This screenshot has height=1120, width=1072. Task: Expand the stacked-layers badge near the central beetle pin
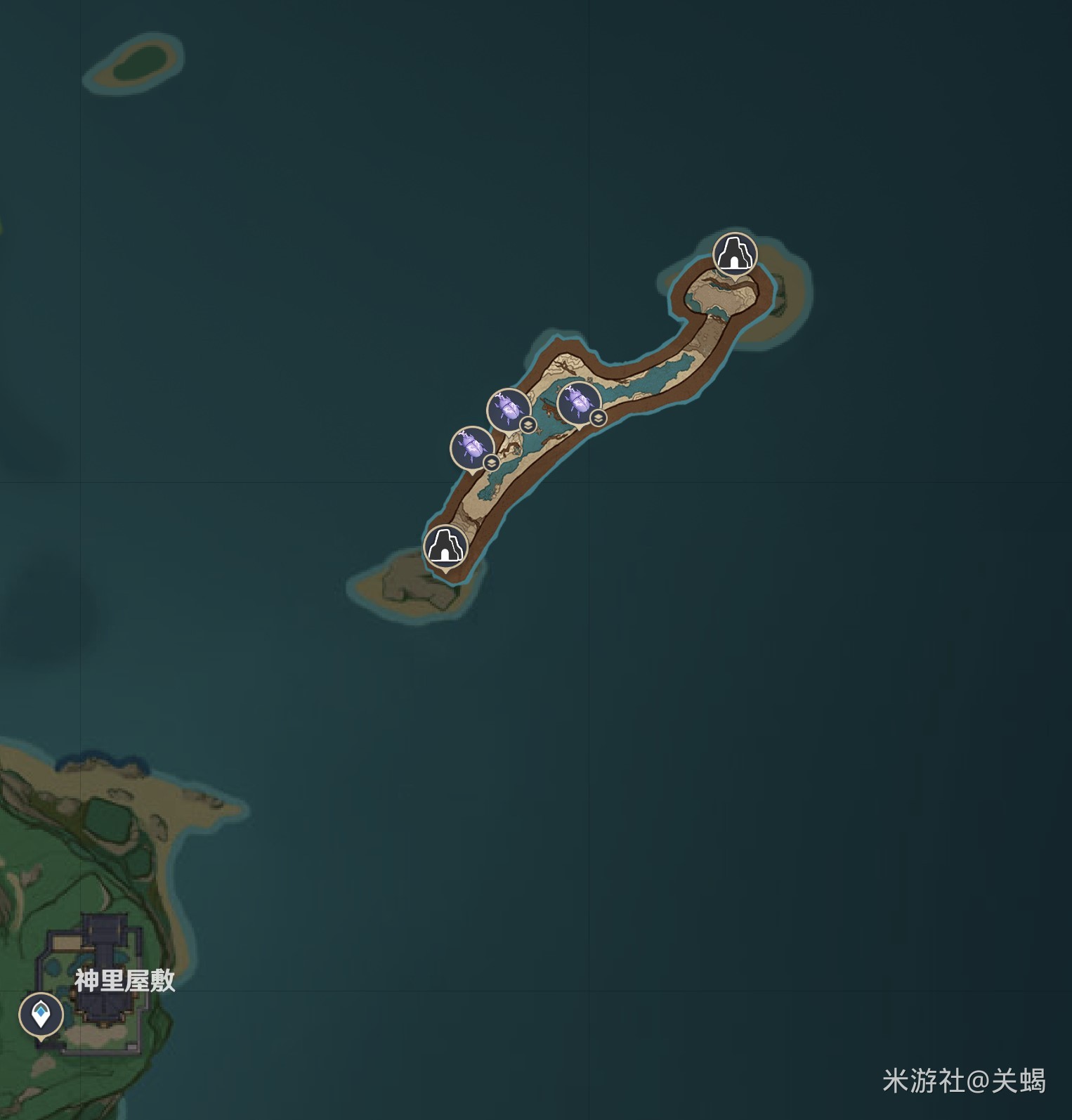[527, 424]
